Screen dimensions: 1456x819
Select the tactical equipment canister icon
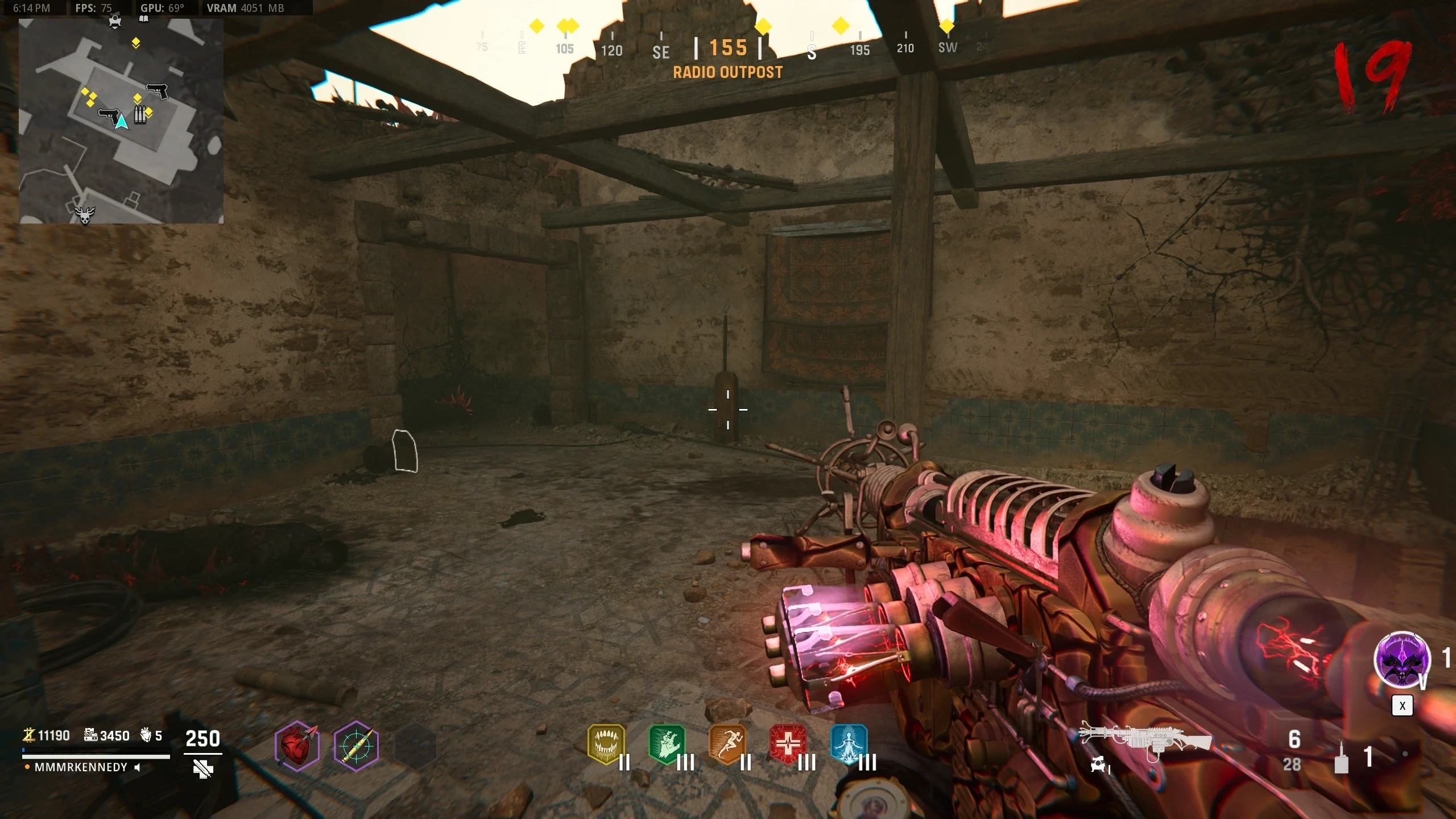[1341, 757]
